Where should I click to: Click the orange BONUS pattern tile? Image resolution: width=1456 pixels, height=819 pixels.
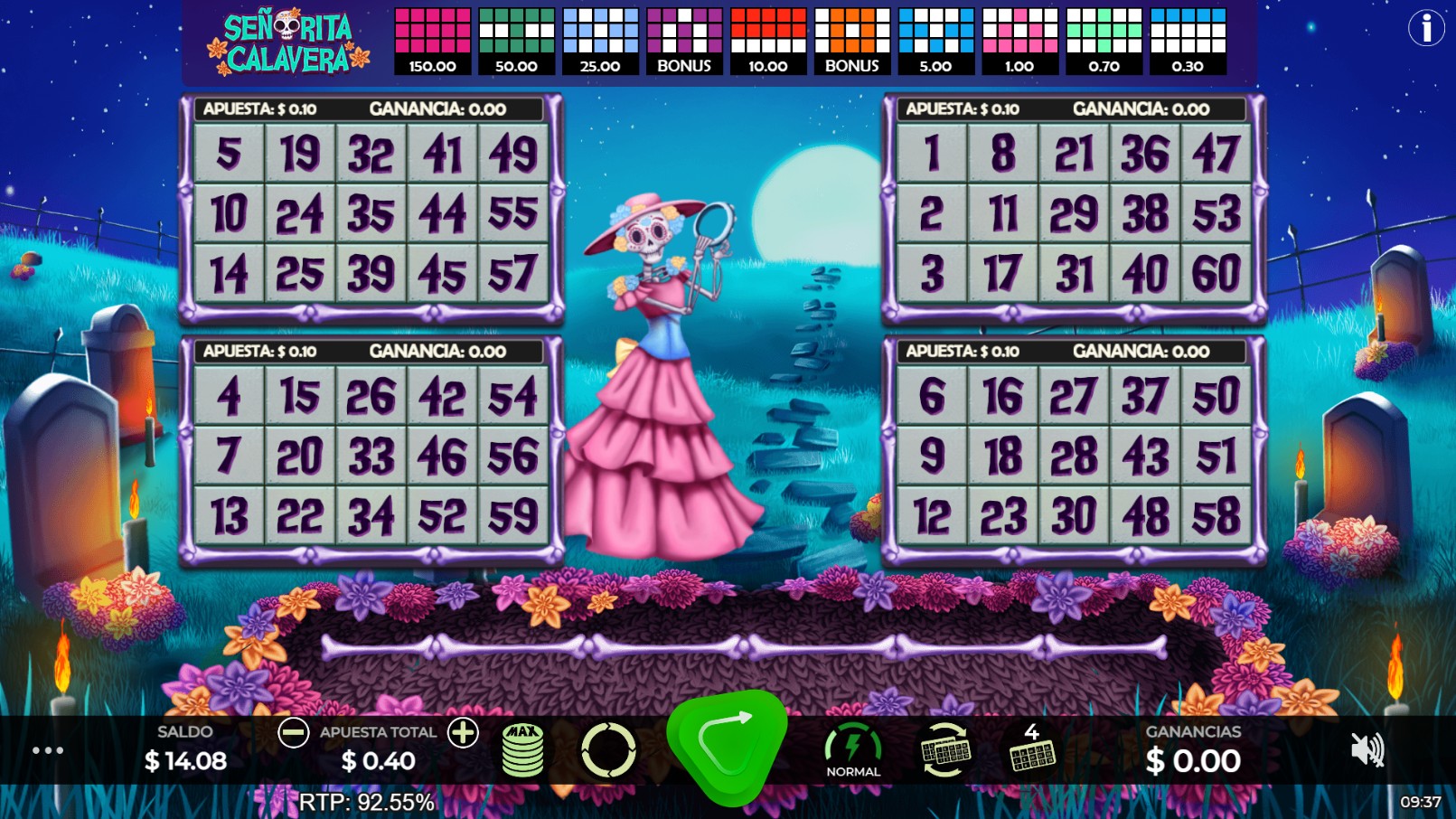click(x=850, y=38)
